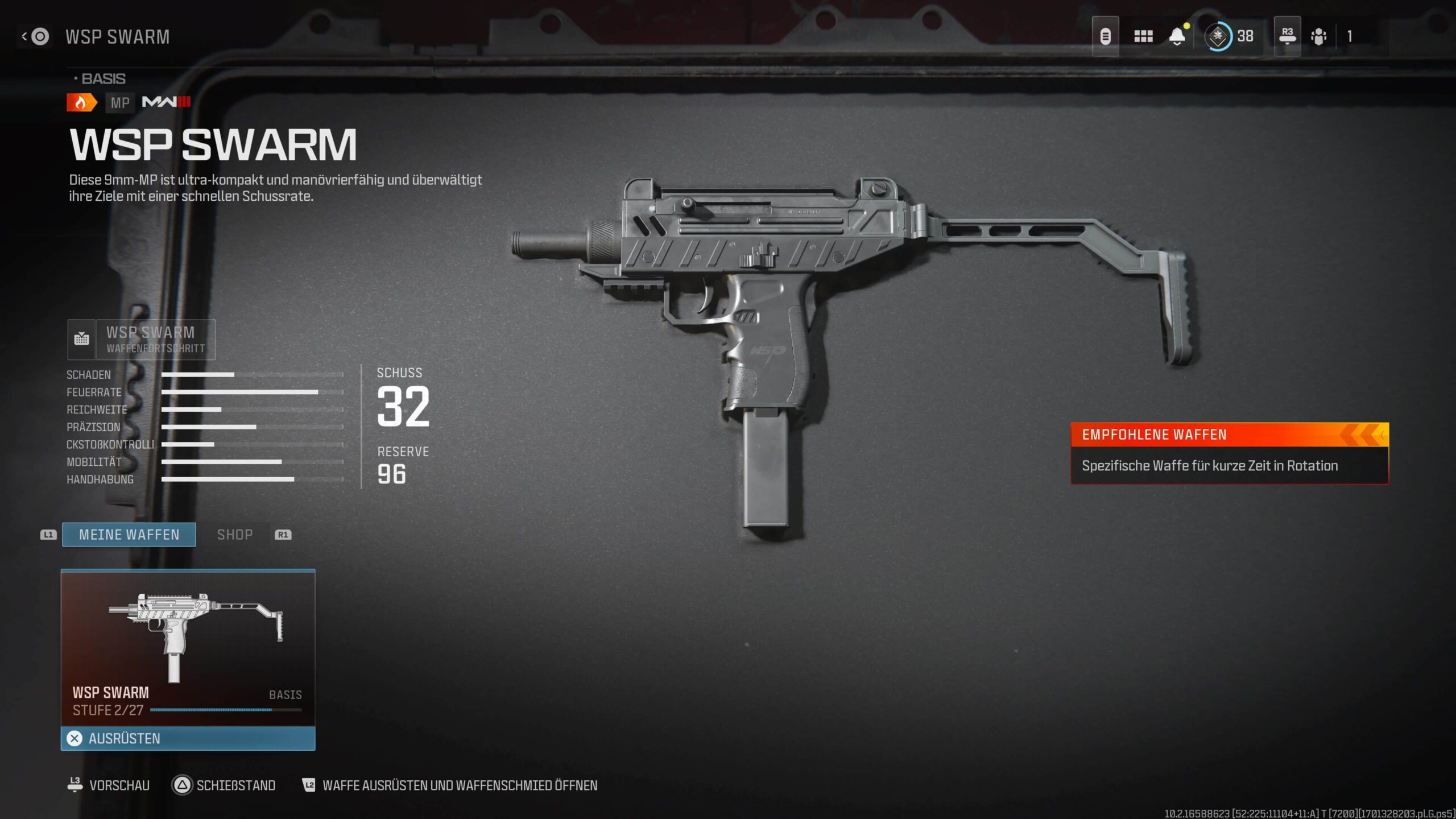Switch to the Meine Waffen tab
1456x819 pixels.
coord(129,535)
